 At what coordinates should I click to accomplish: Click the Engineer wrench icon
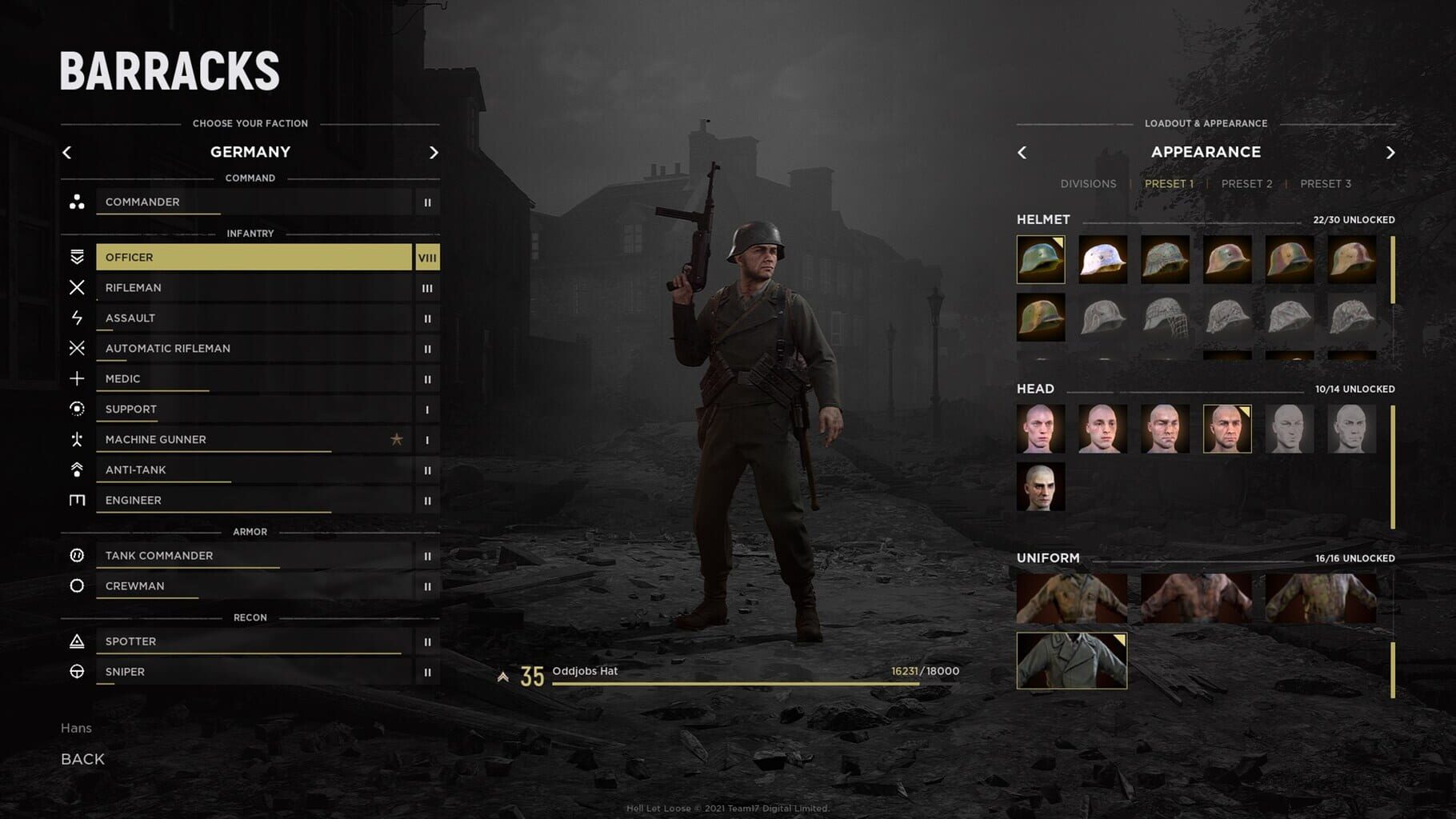coord(78,500)
